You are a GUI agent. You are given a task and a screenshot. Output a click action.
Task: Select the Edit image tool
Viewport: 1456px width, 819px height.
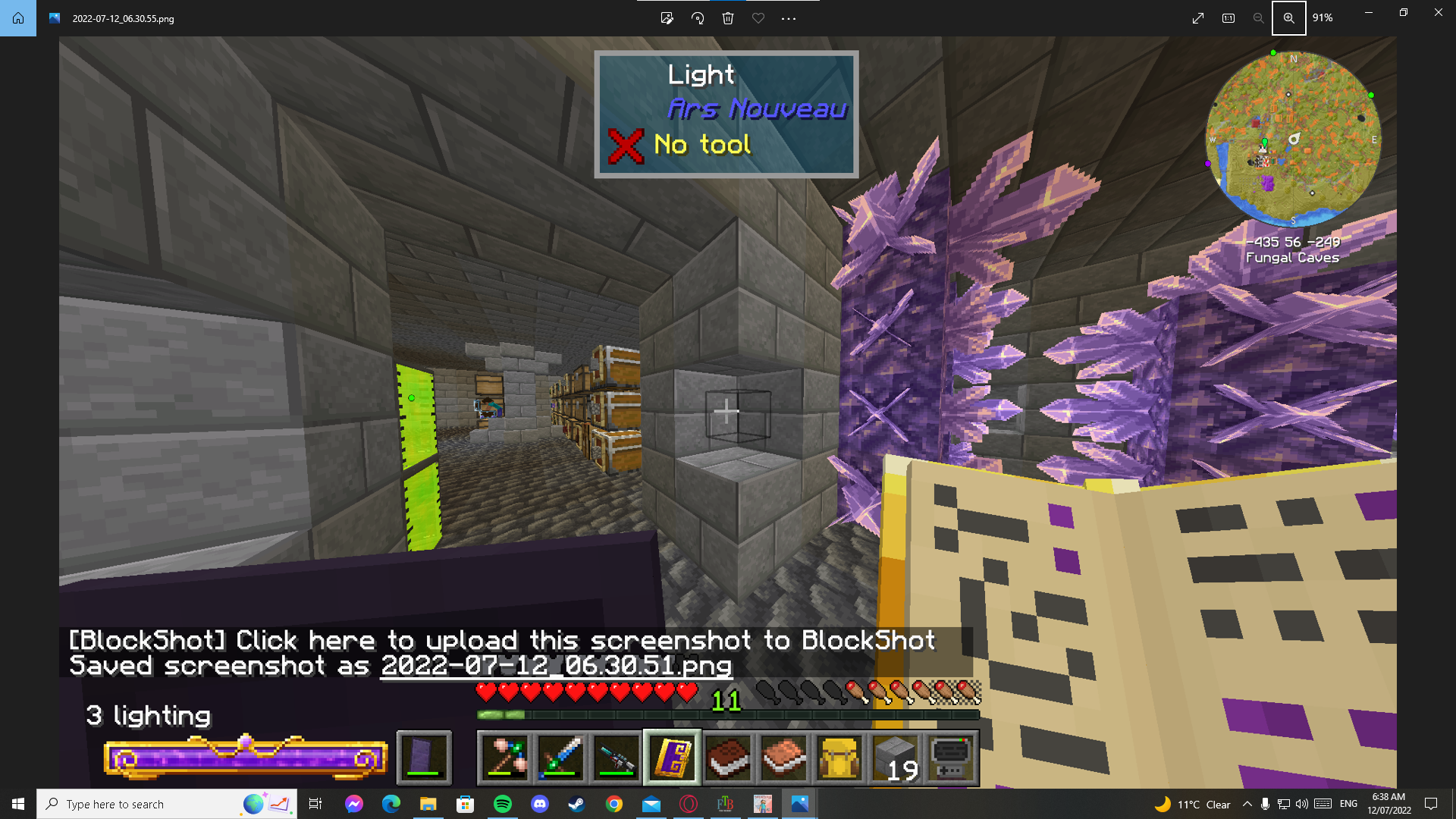click(x=667, y=18)
